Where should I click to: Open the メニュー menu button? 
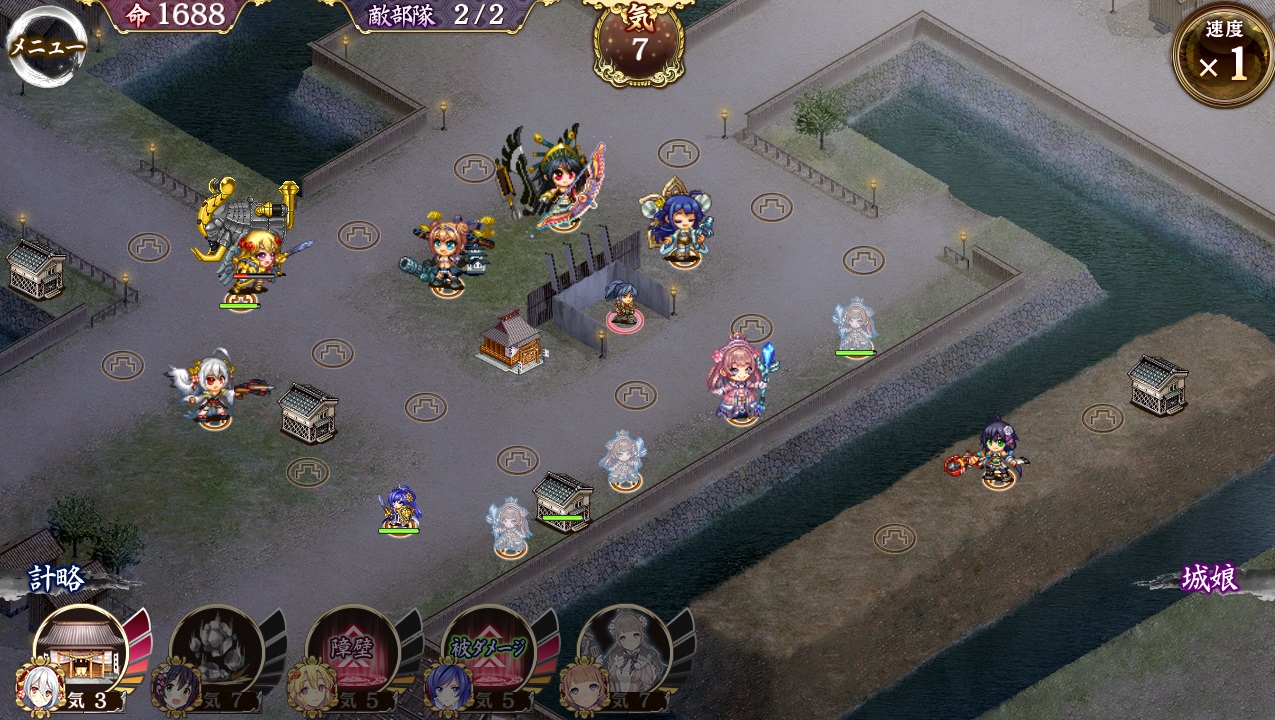point(46,46)
